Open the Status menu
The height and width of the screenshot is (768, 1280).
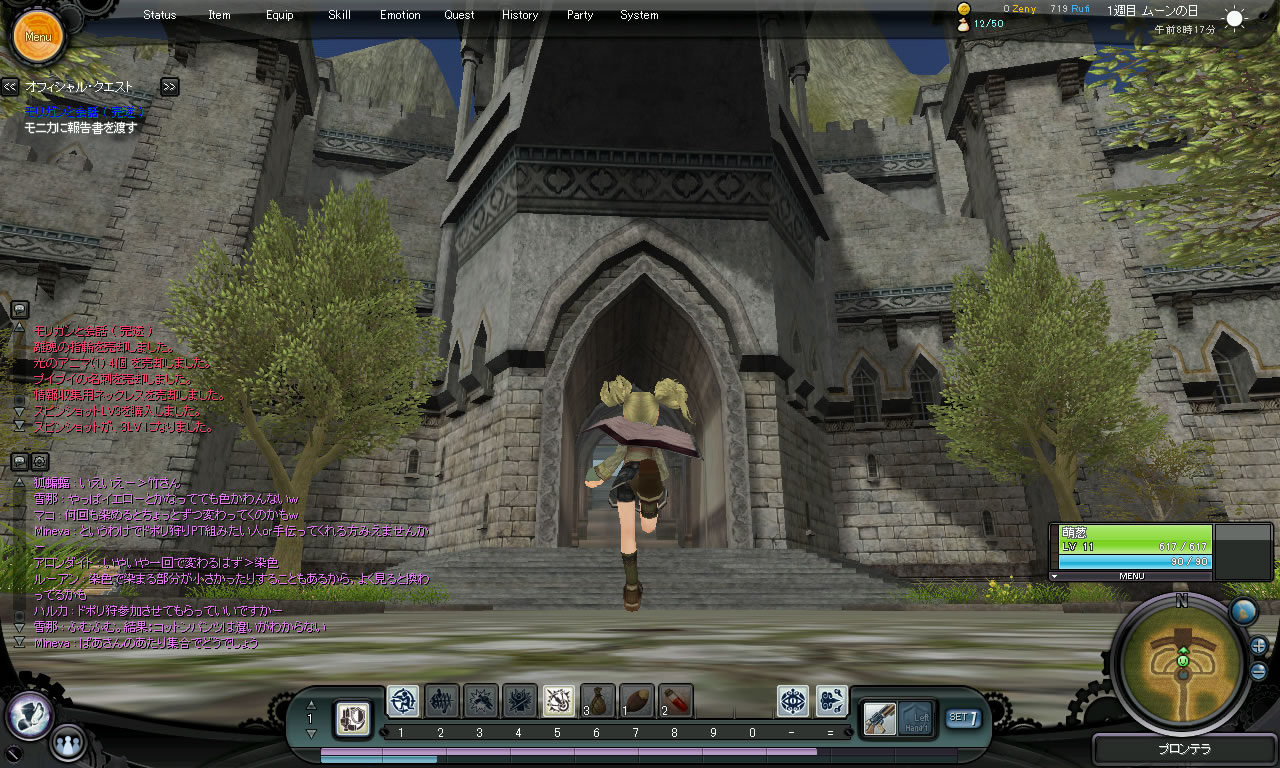click(160, 15)
